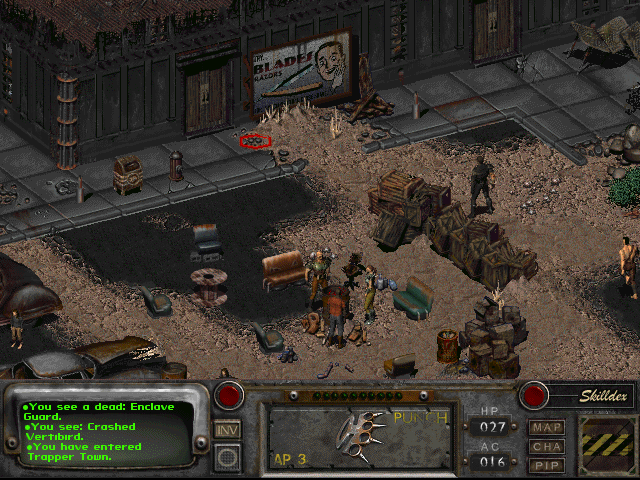640x480 pixels.
Task: Open the inventory with the INV button
Action: coord(227,429)
